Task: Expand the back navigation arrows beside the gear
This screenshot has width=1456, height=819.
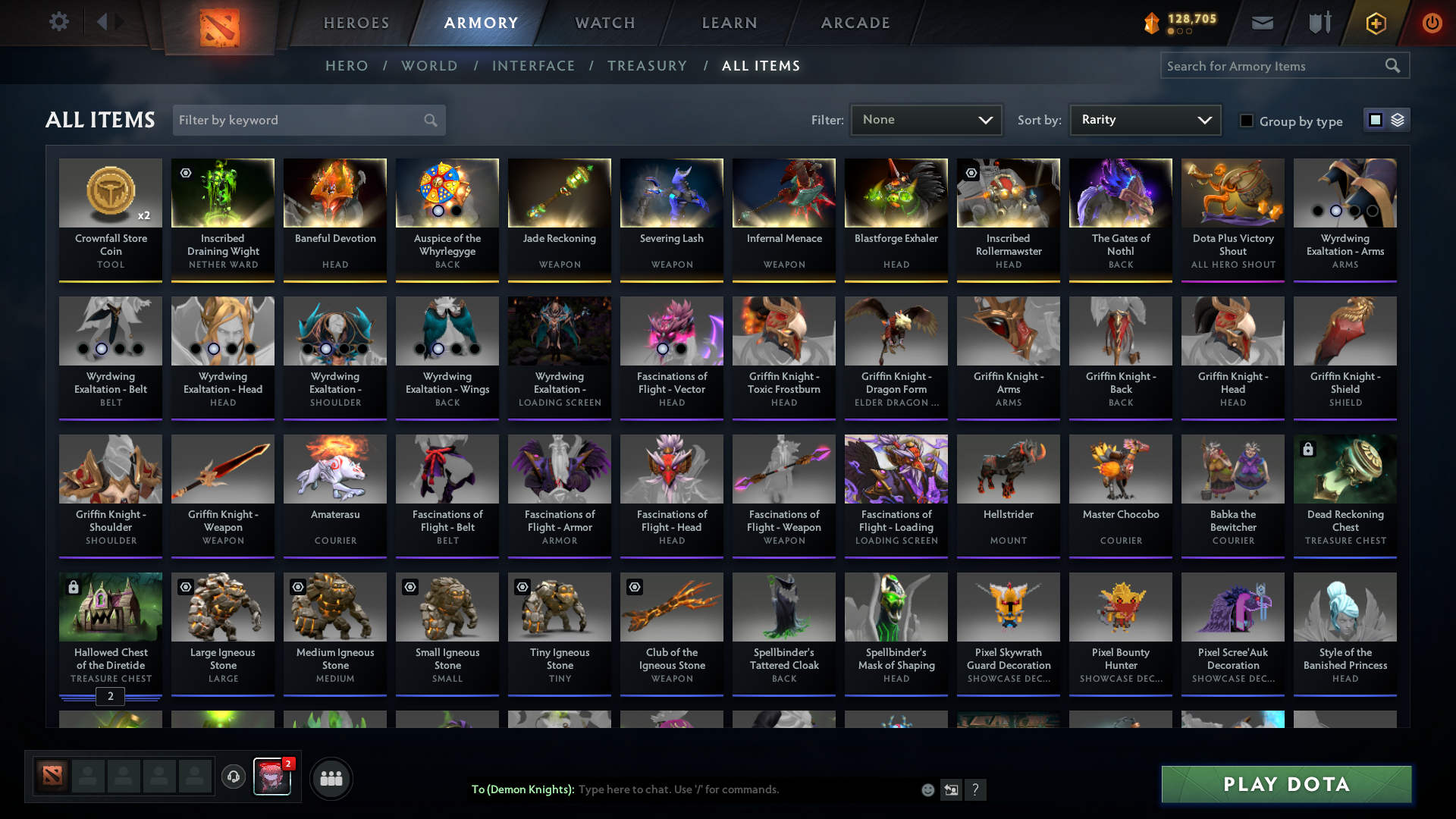Action: 110,21
